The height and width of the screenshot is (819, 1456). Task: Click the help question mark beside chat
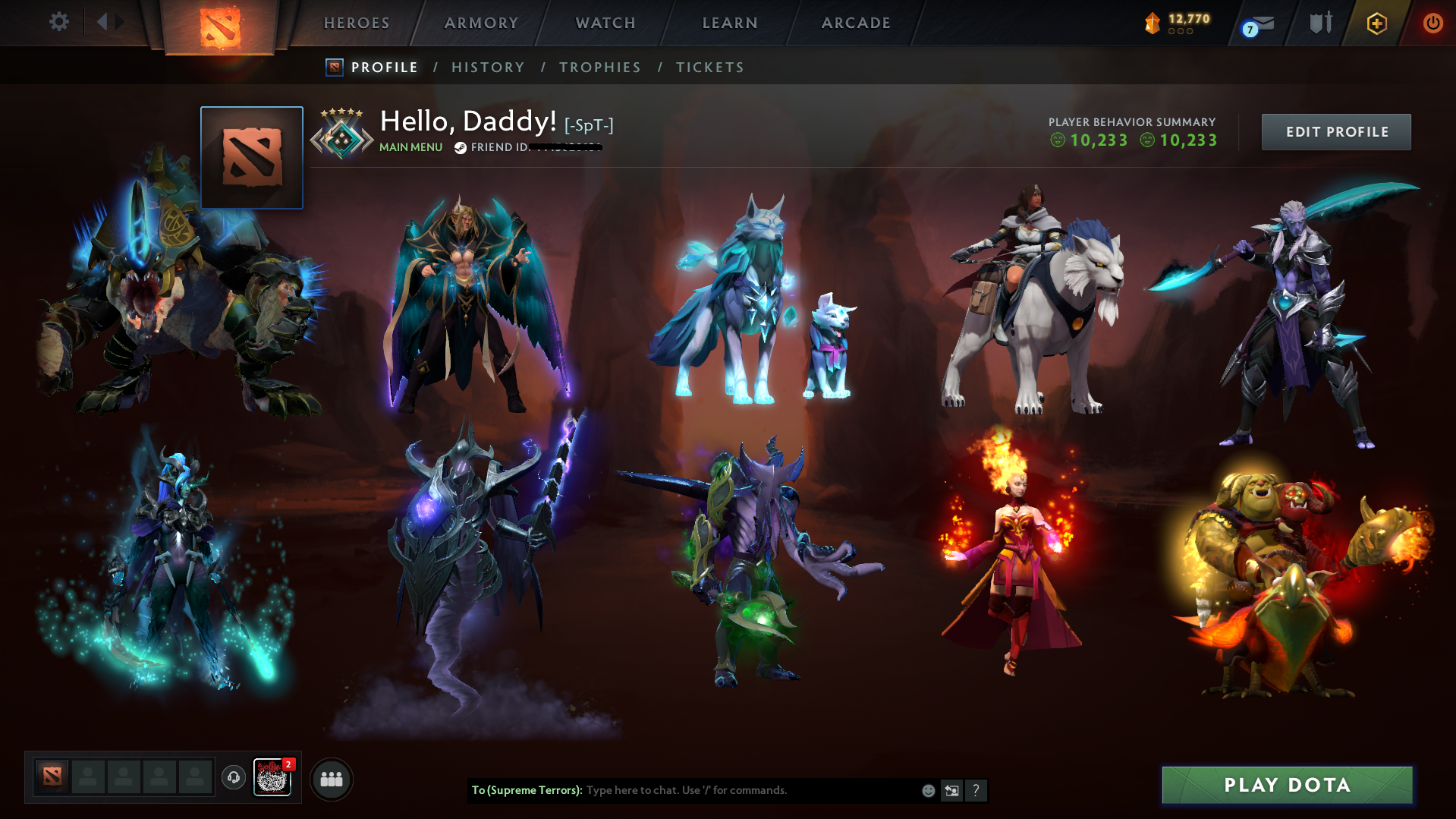[x=976, y=790]
